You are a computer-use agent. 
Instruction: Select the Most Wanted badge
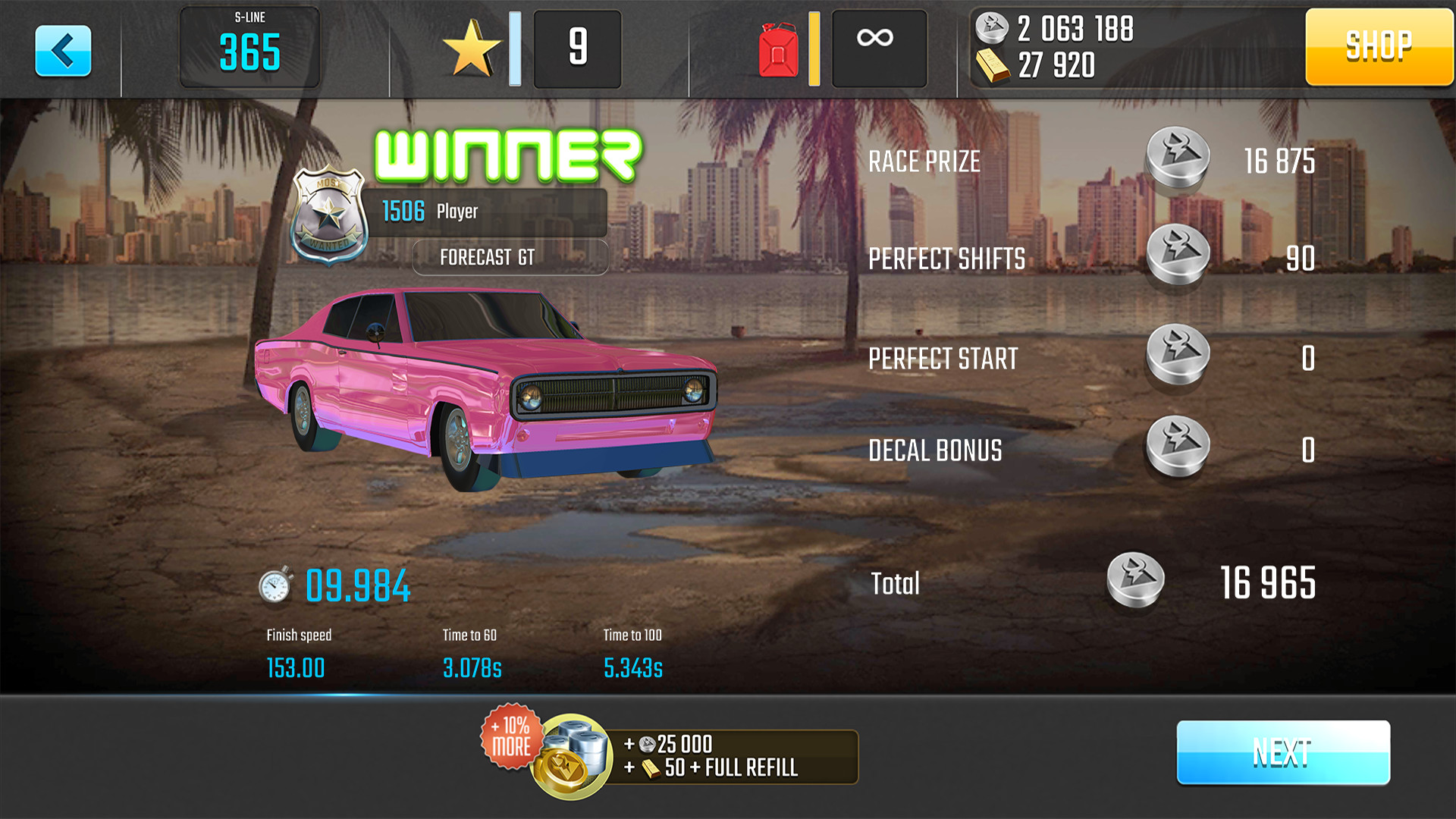328,217
